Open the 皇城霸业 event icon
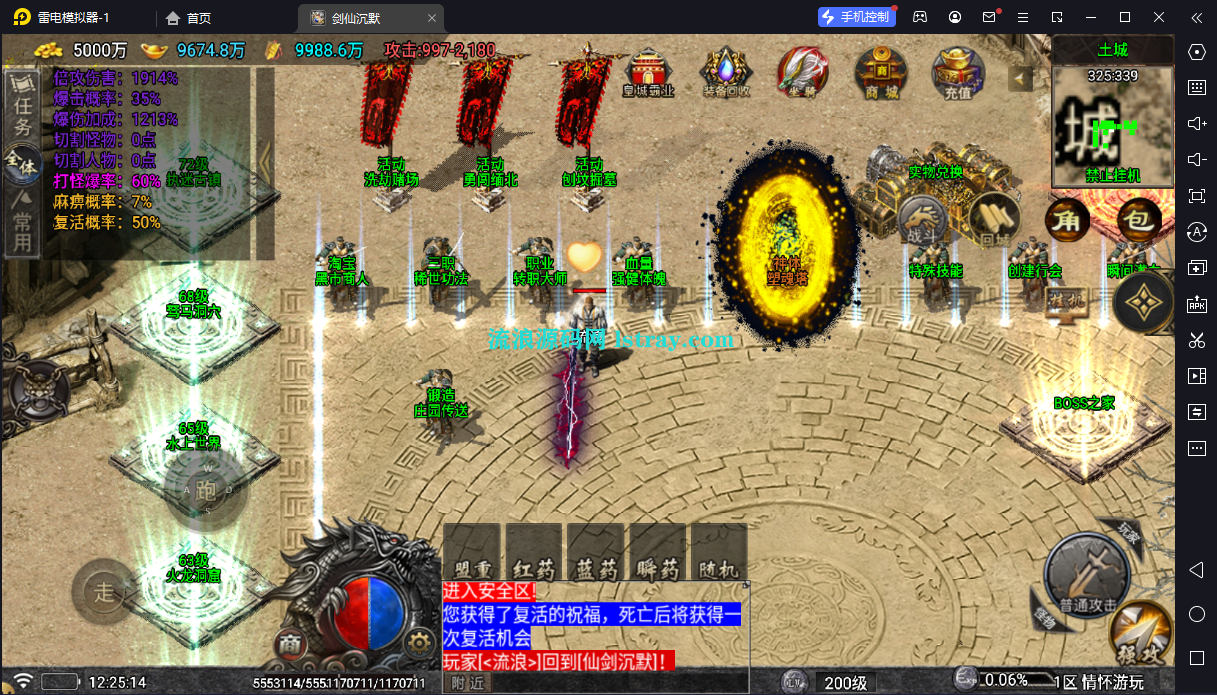Screen dimensions: 1217x695 click(x=649, y=71)
